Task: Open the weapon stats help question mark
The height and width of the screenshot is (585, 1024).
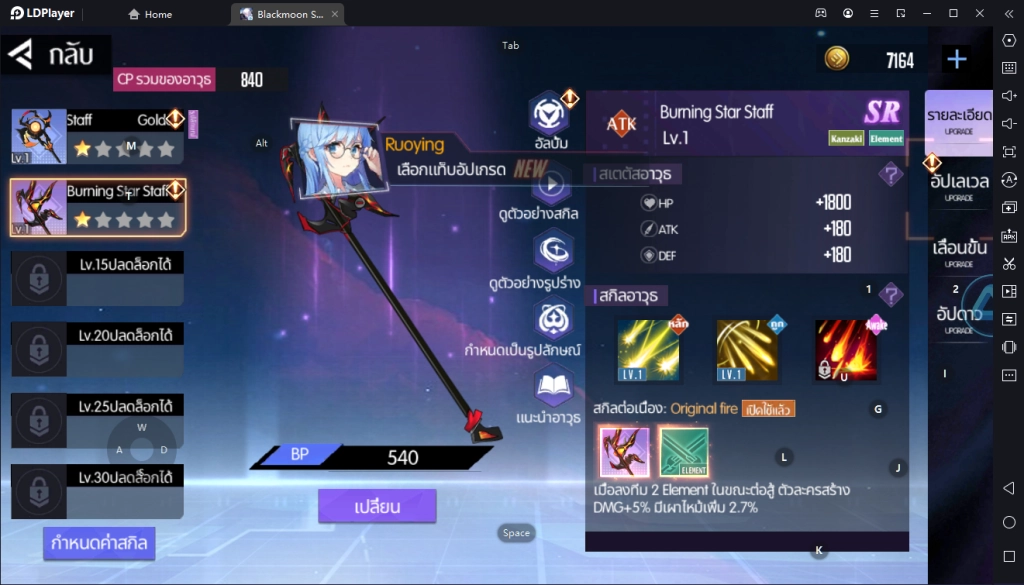Action: (890, 175)
